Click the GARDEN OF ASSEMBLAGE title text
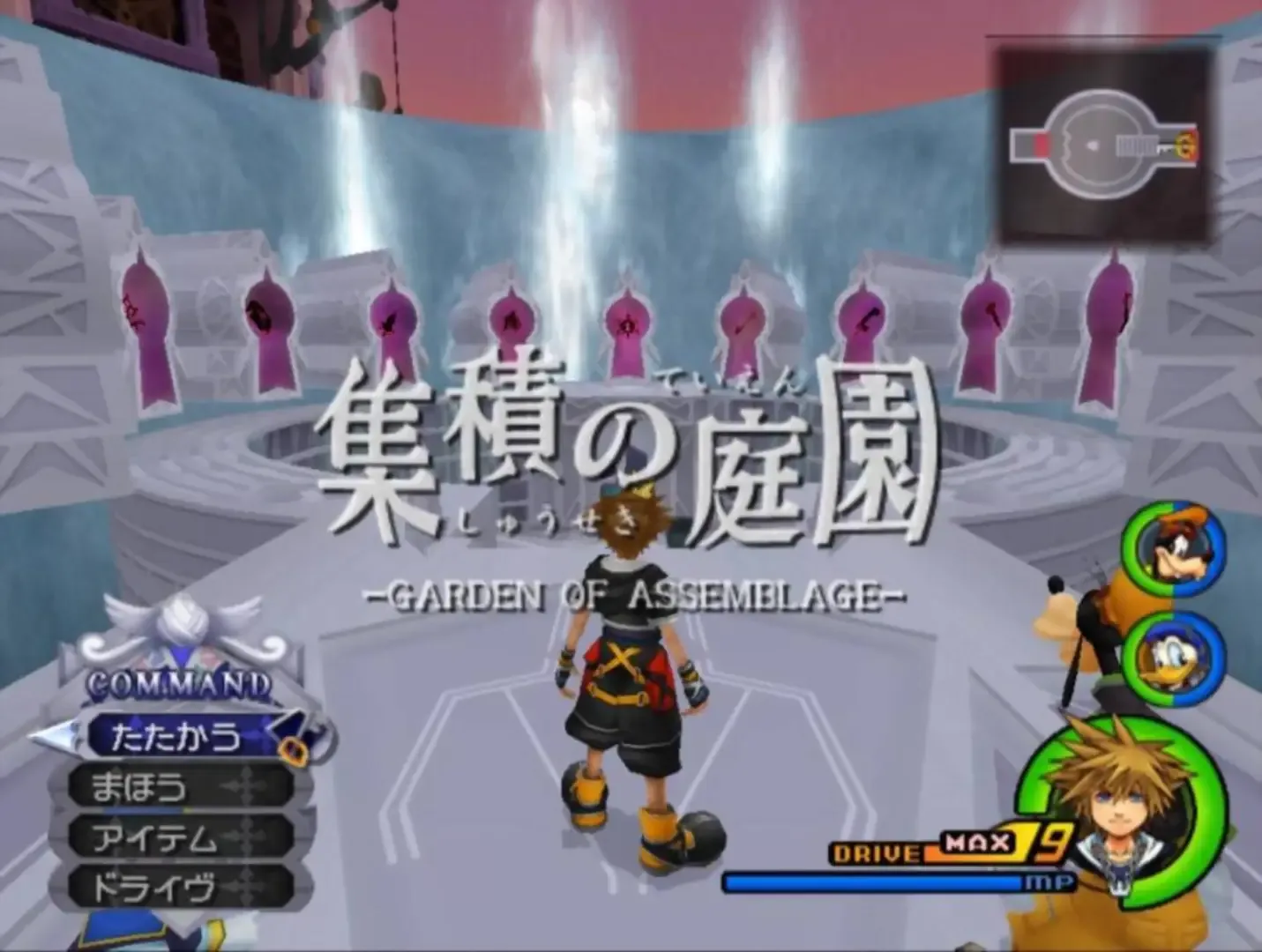 point(637,594)
